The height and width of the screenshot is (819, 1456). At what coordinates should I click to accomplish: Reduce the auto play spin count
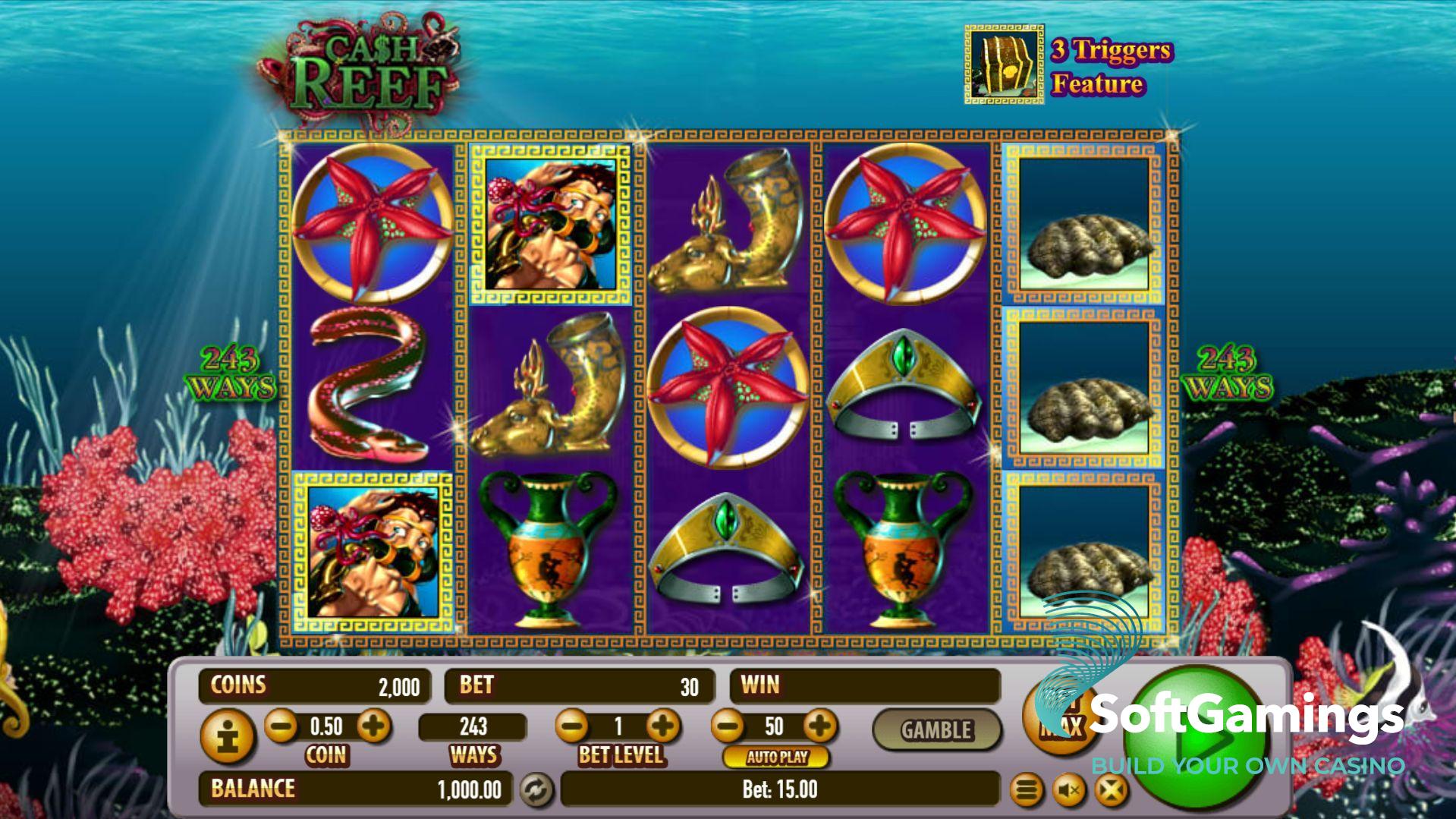click(728, 726)
